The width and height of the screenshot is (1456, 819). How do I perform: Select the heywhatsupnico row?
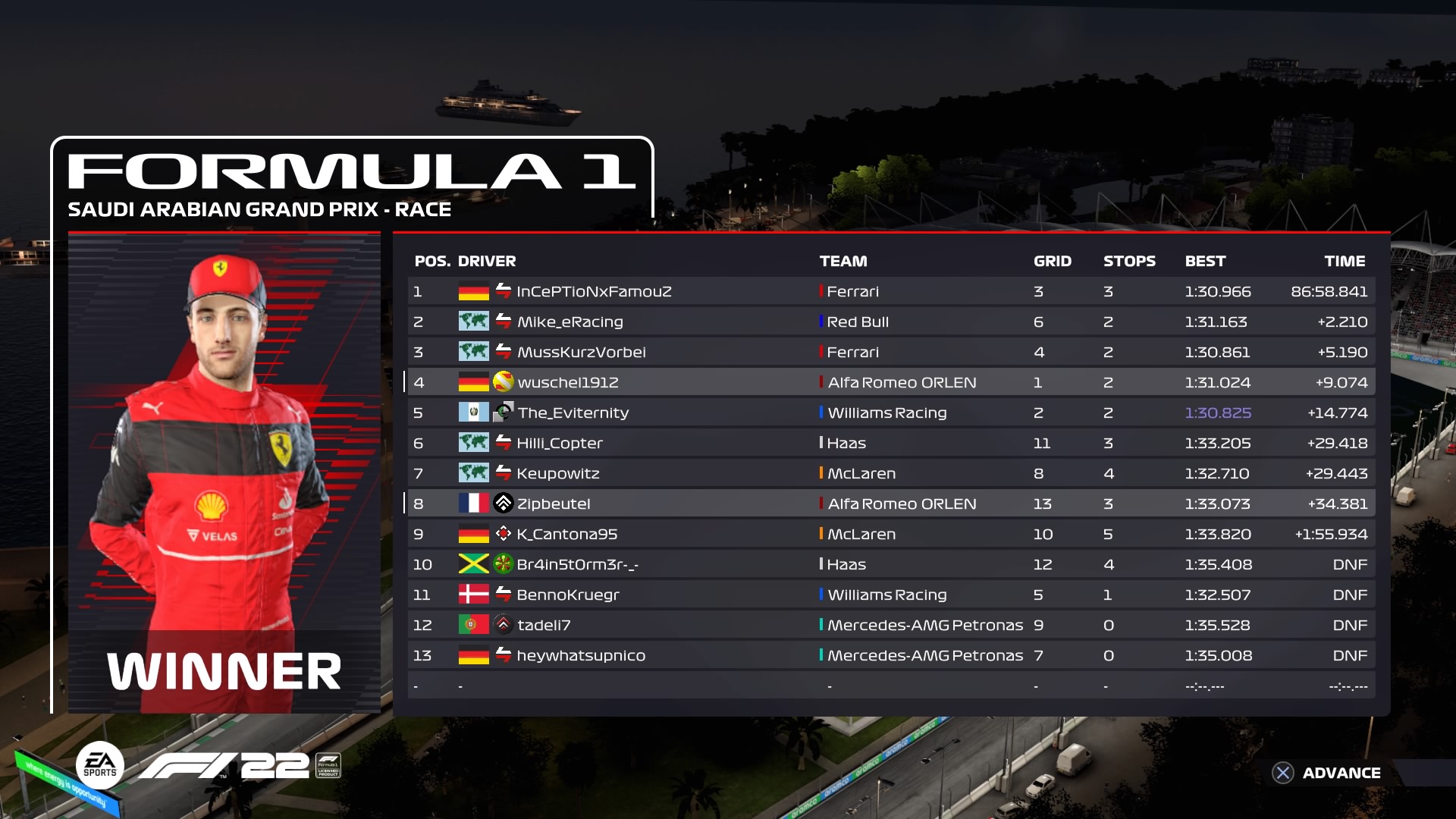tap(891, 655)
